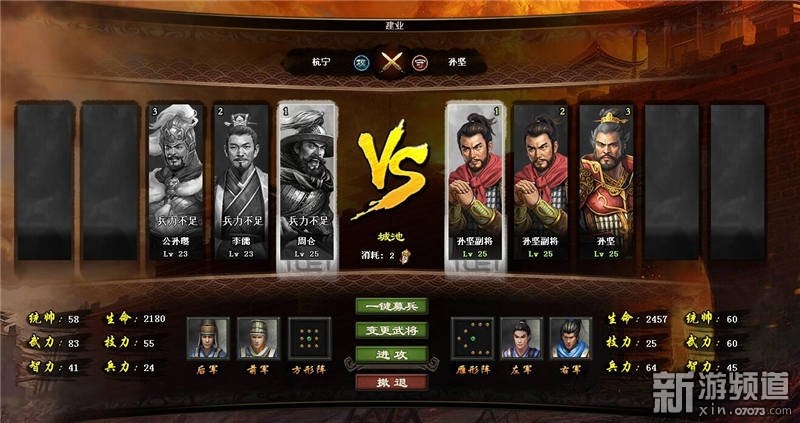This screenshot has height=423, width=800.
Task: Open 变更武将 to change generals
Action: tap(391, 330)
